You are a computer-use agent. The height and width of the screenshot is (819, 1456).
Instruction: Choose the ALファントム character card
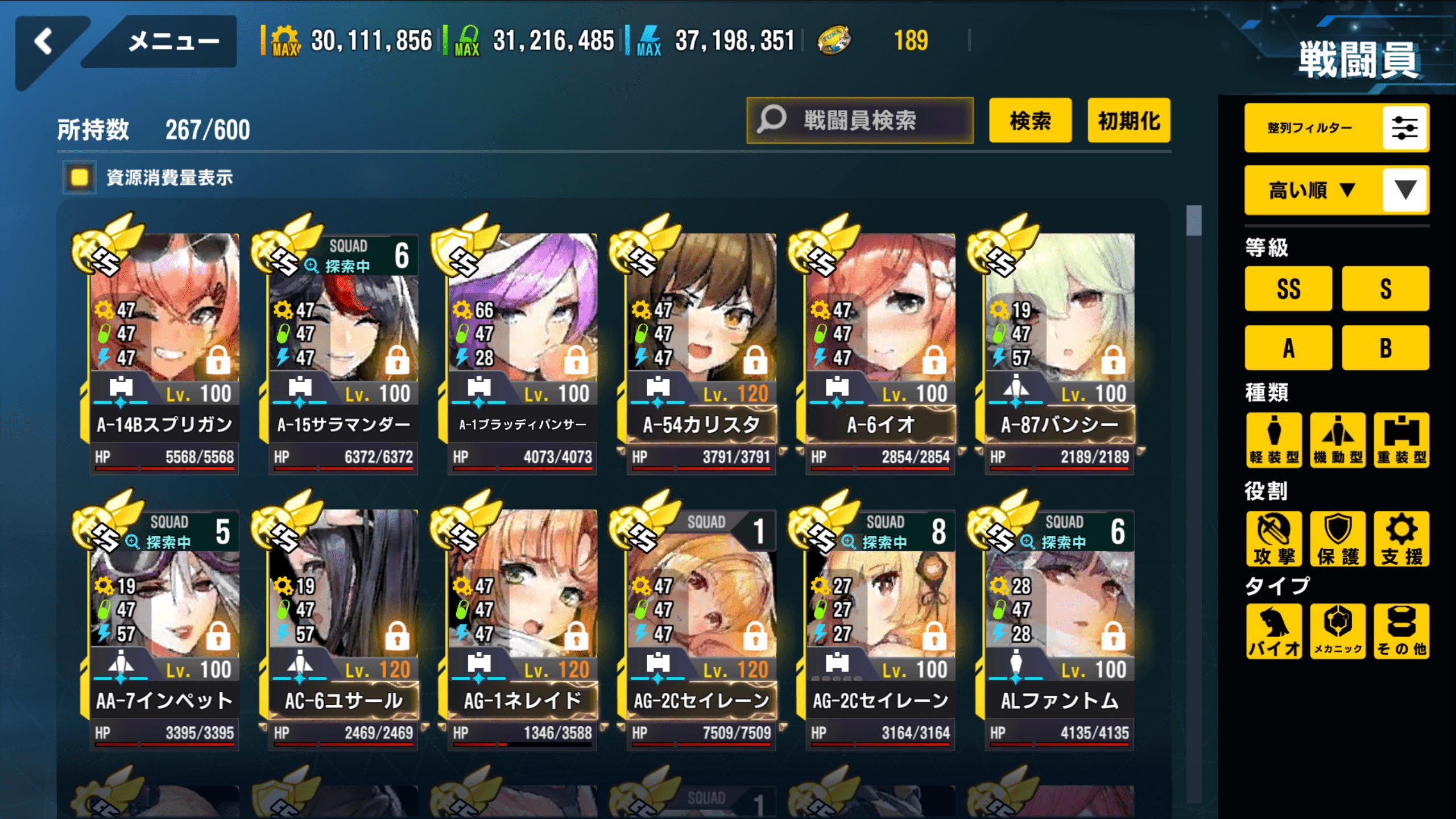(1059, 628)
